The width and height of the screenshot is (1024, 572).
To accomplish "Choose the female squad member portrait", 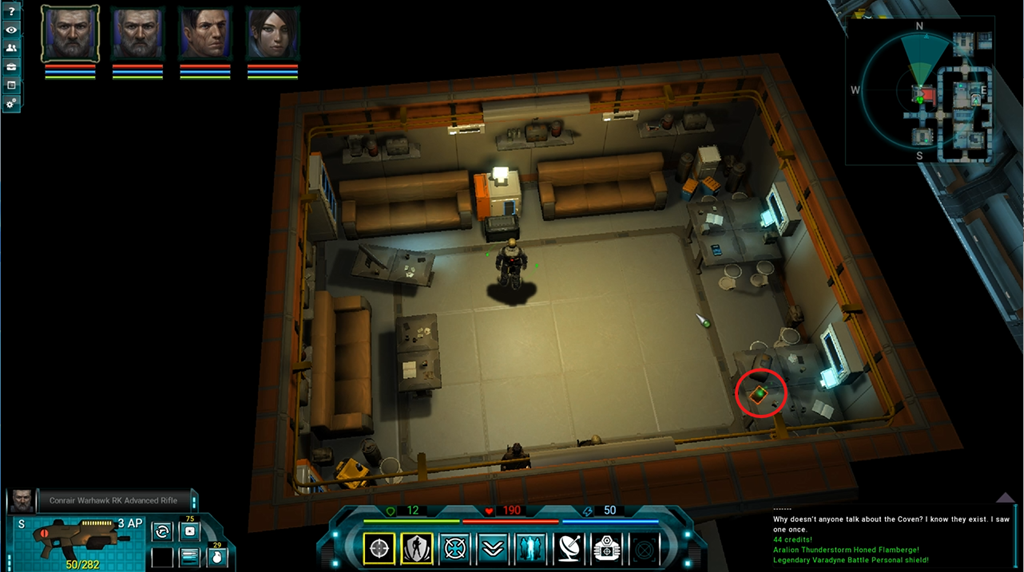I will (x=272, y=34).
